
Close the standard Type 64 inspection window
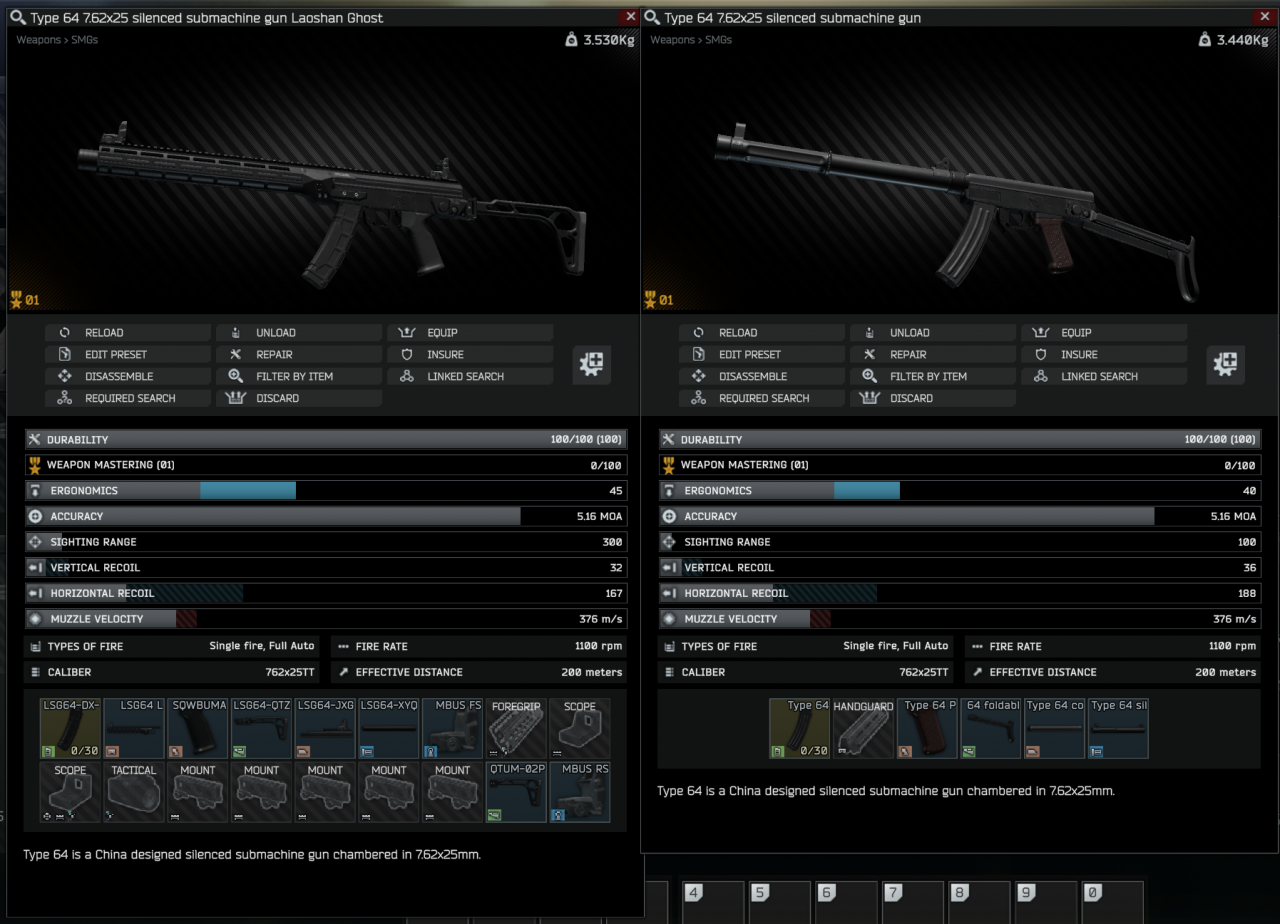(1264, 17)
